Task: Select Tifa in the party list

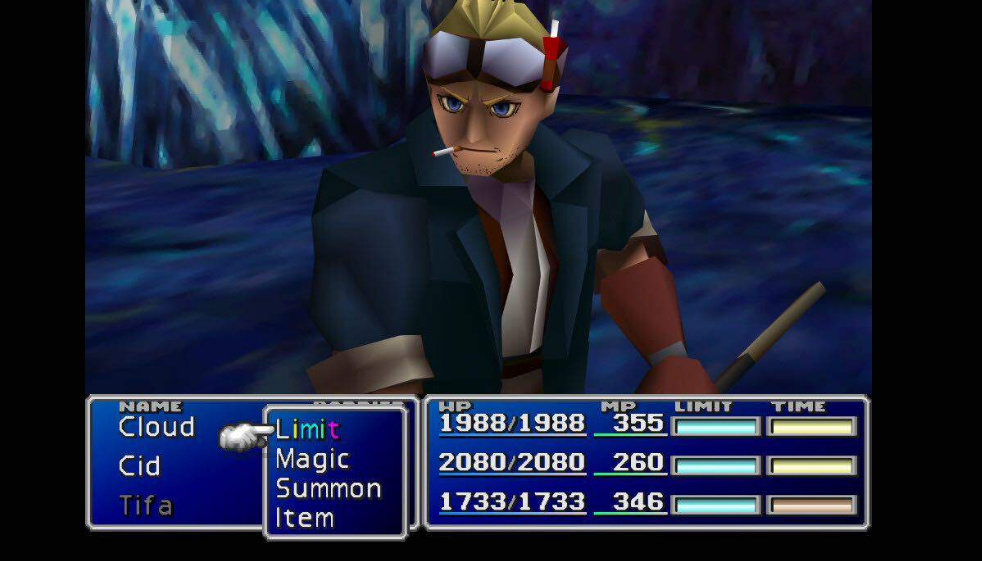Action: point(145,506)
